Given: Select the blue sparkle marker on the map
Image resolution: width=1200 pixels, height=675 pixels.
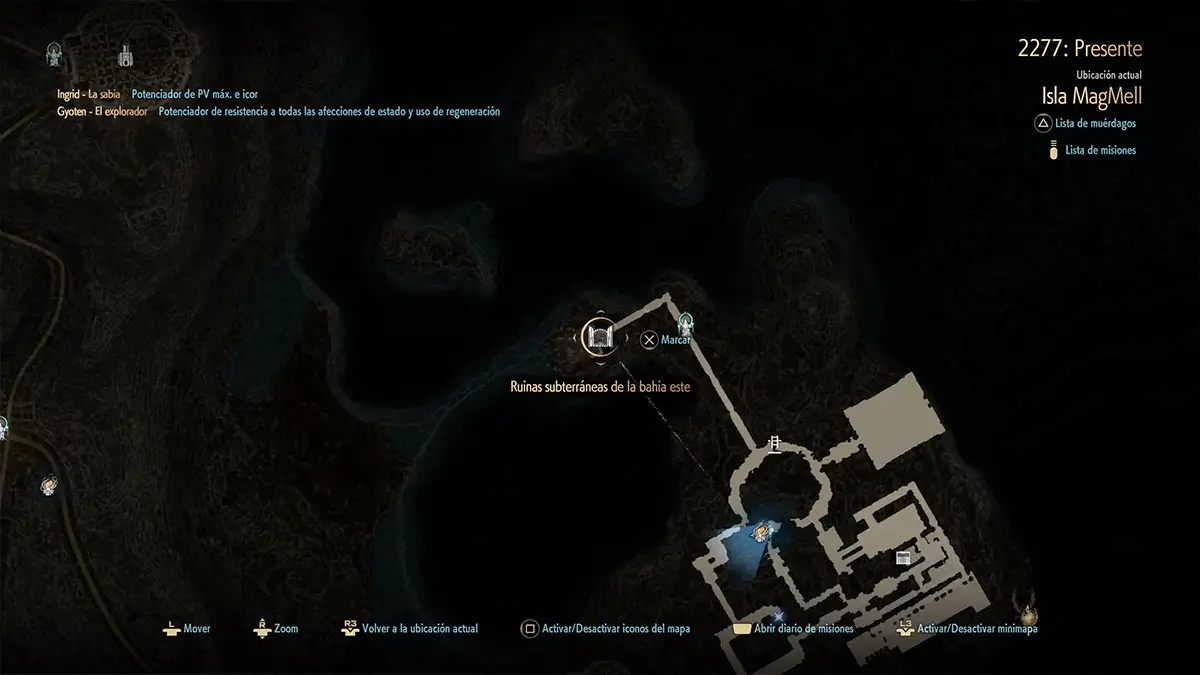Looking at the screenshot, I should click(778, 617).
